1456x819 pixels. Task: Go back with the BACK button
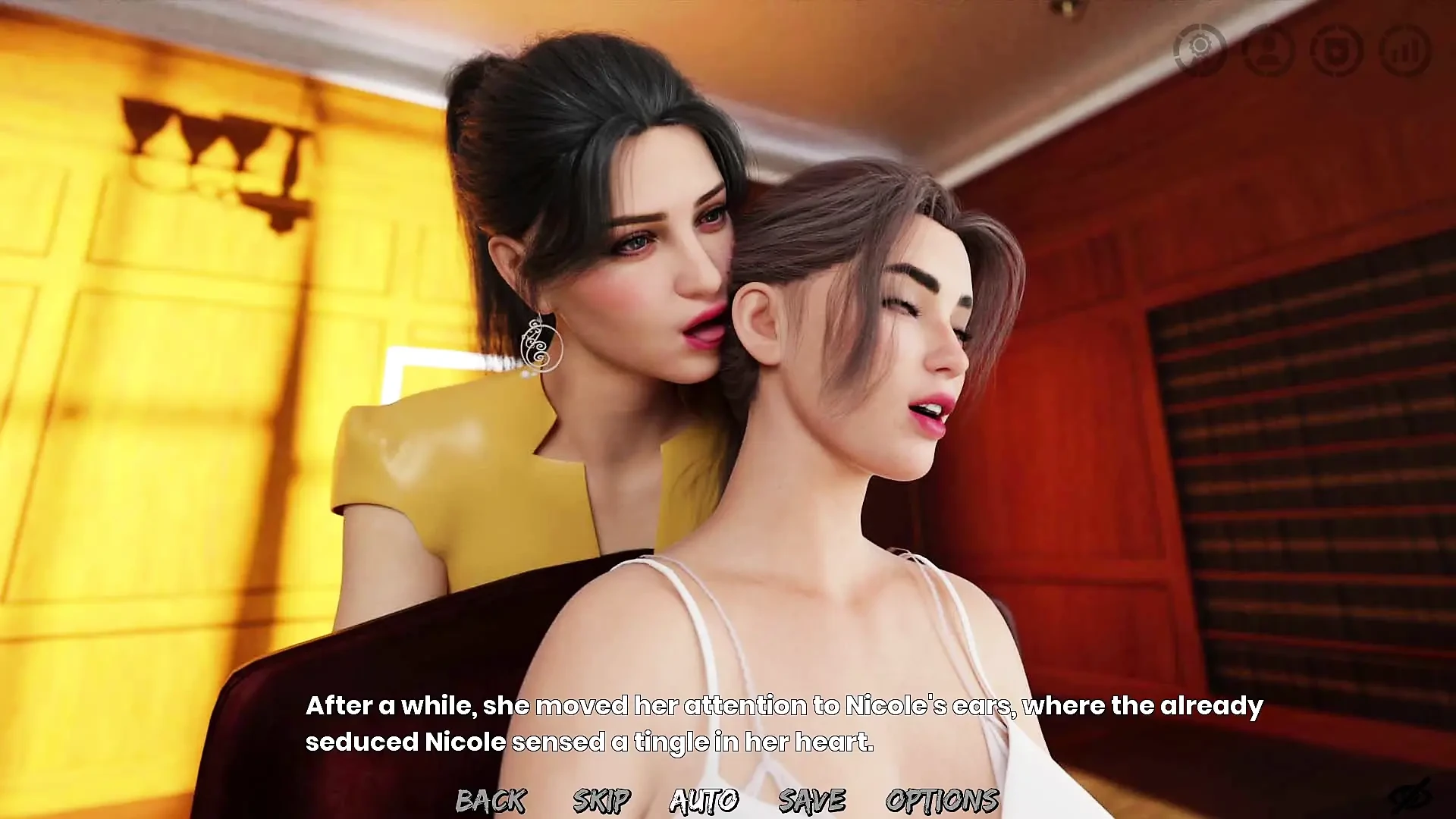(x=491, y=800)
